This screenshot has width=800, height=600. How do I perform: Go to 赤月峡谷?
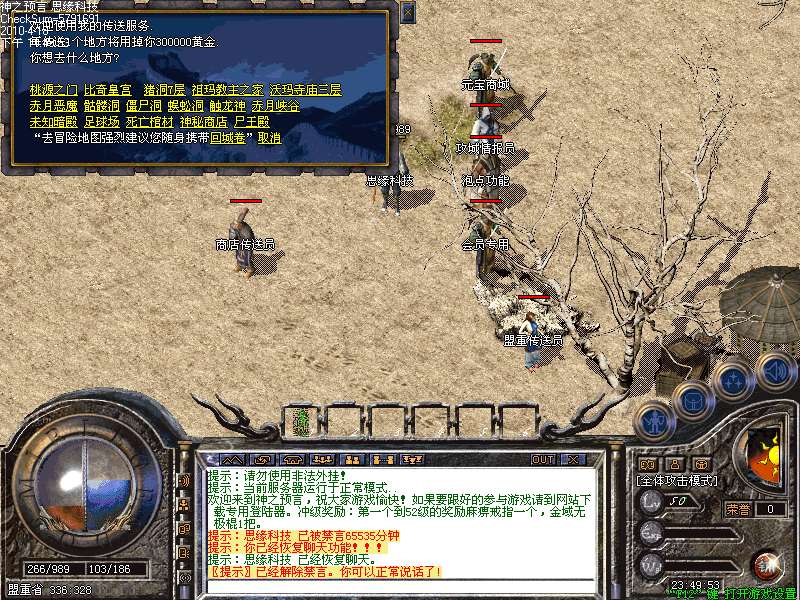275,106
